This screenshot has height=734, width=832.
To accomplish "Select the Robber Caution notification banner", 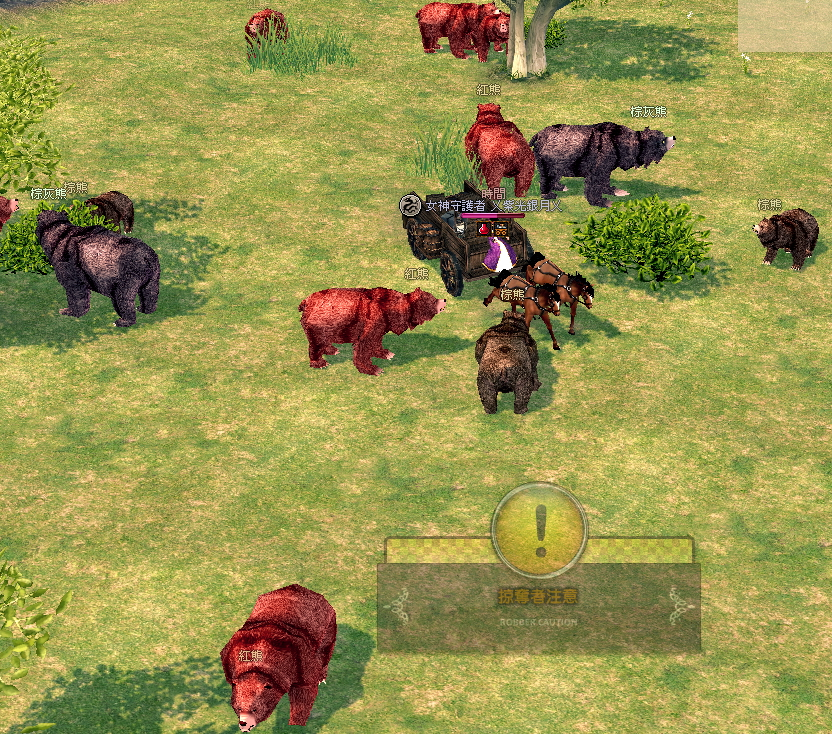I will 538,605.
